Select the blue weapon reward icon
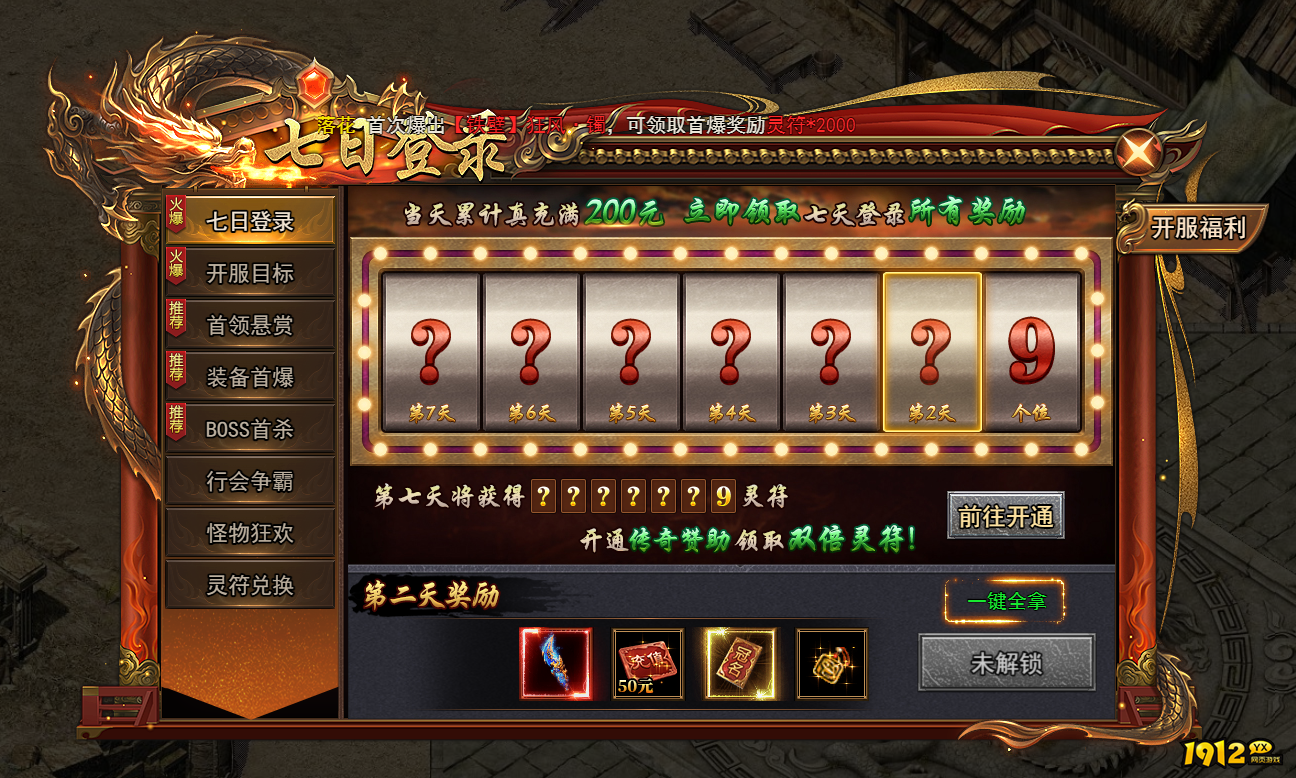Image resolution: width=1296 pixels, height=778 pixels. click(x=556, y=663)
